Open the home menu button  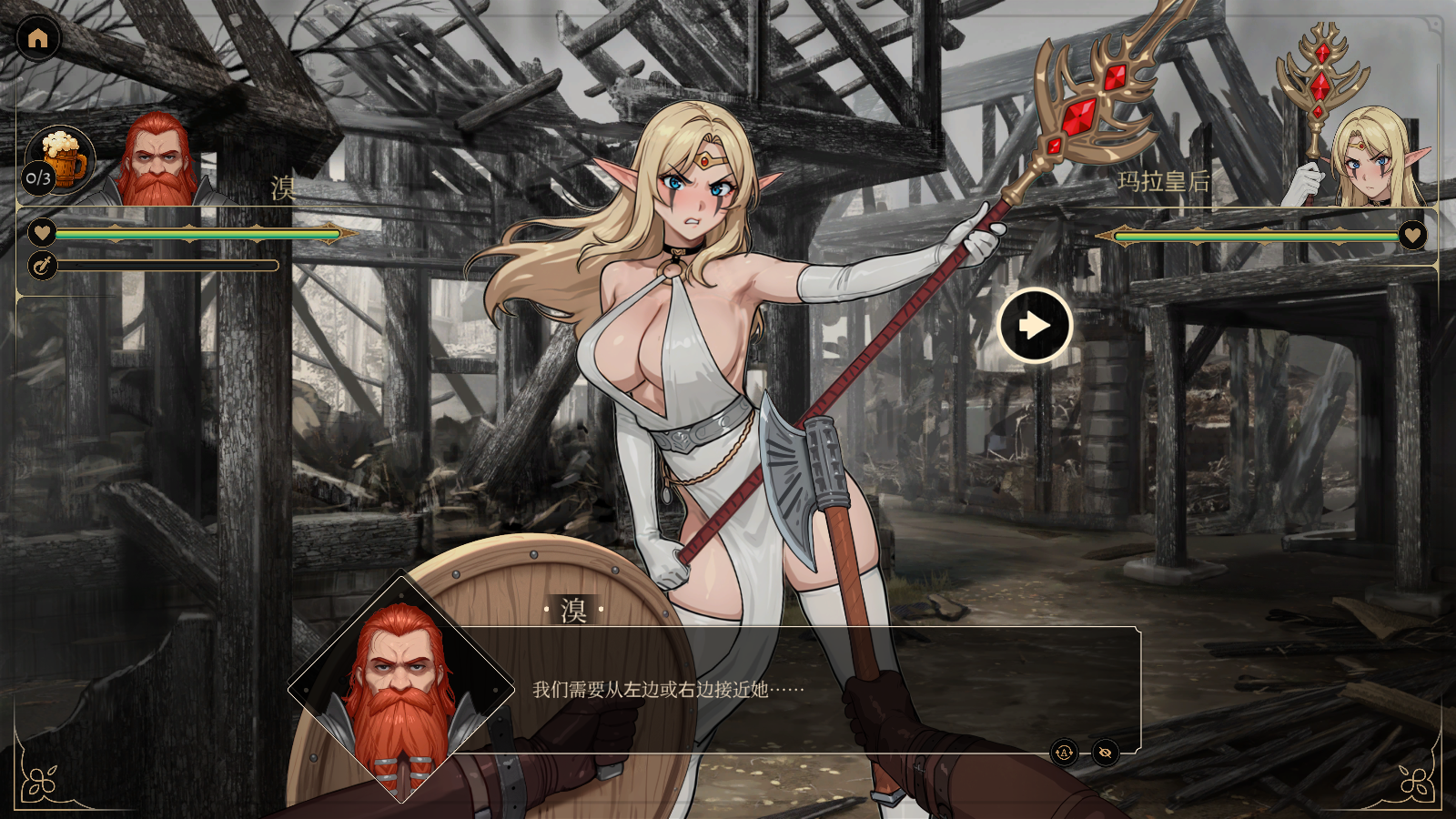38,38
